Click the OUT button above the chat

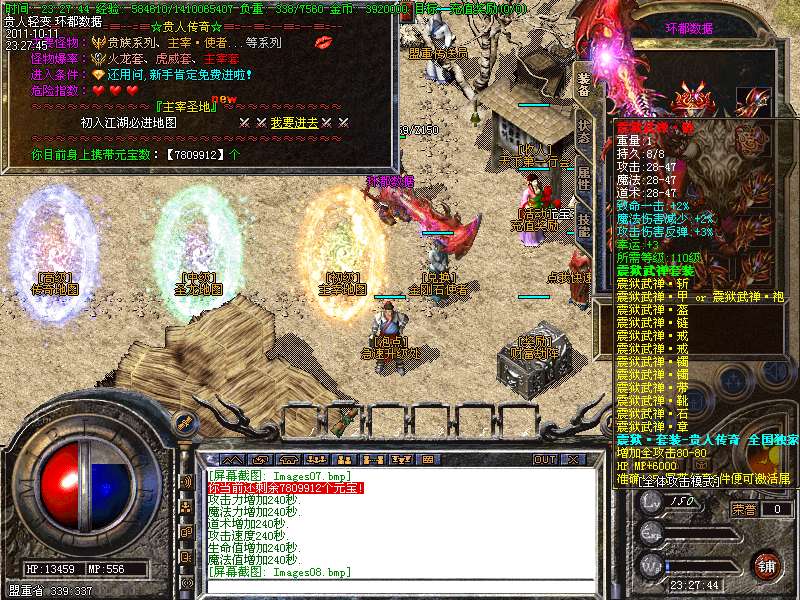(544, 459)
